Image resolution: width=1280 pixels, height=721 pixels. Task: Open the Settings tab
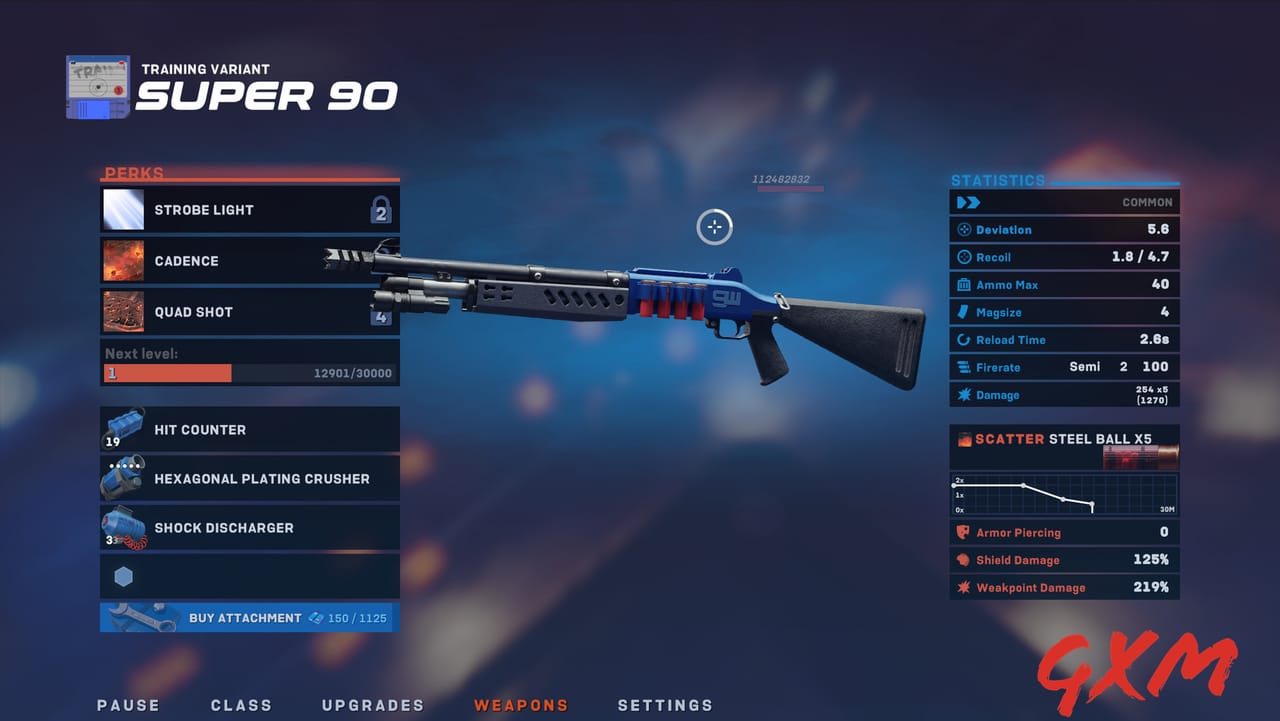tap(665, 705)
